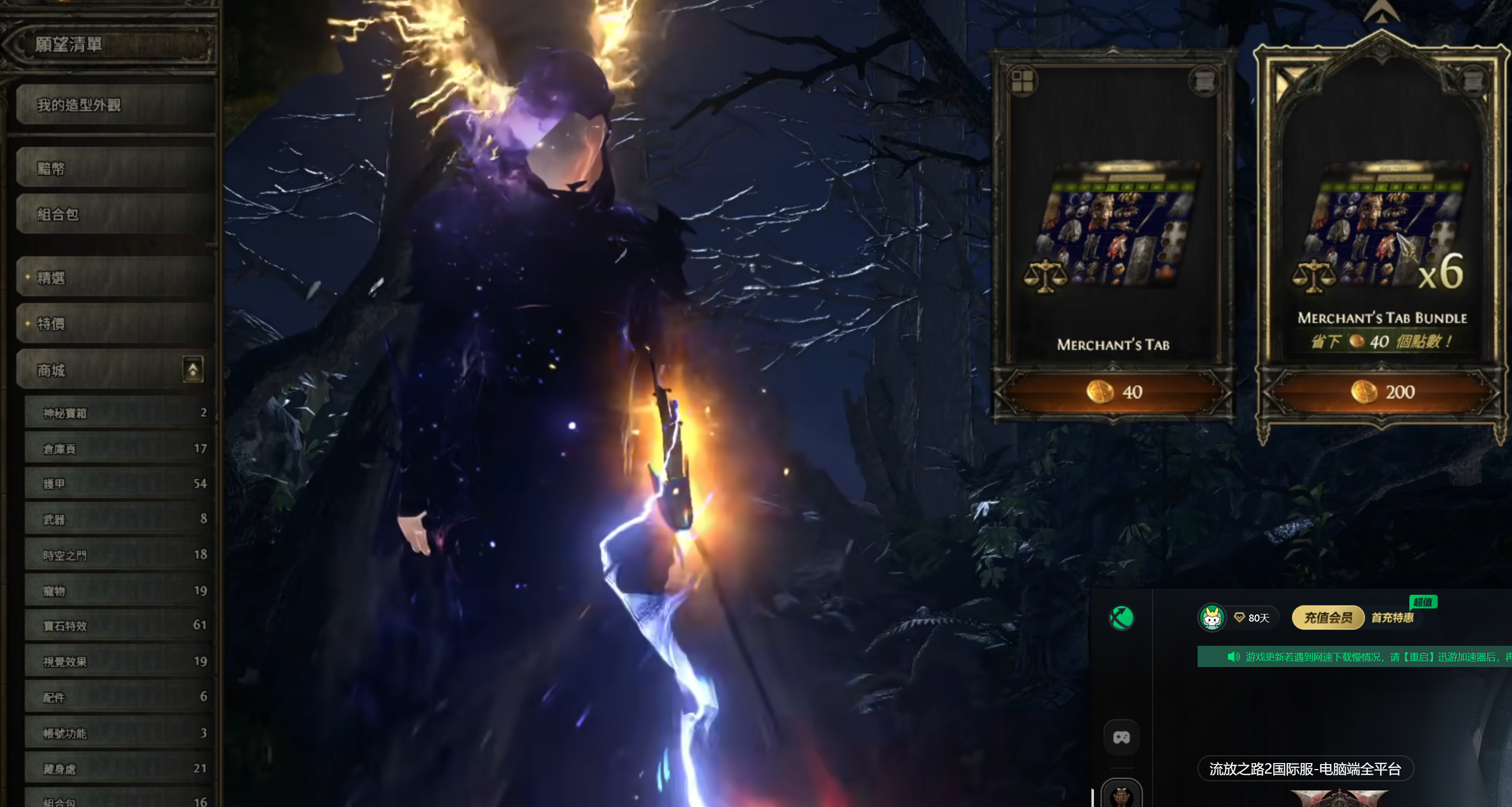Collapse the 商城 shop section
The width and height of the screenshot is (1512, 807).
coord(193,370)
